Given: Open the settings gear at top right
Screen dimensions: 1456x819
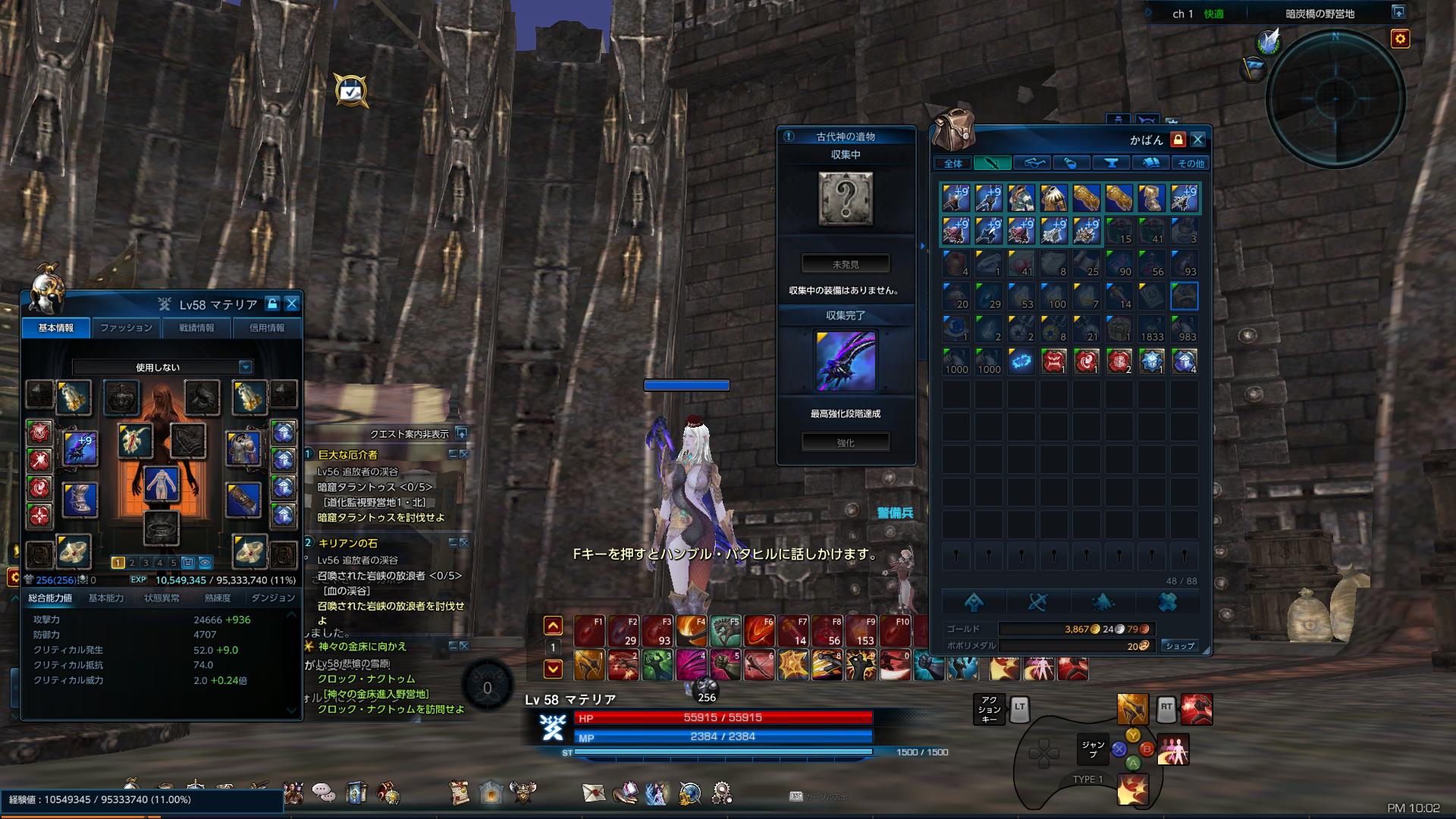Looking at the screenshot, I should coord(1402,38).
